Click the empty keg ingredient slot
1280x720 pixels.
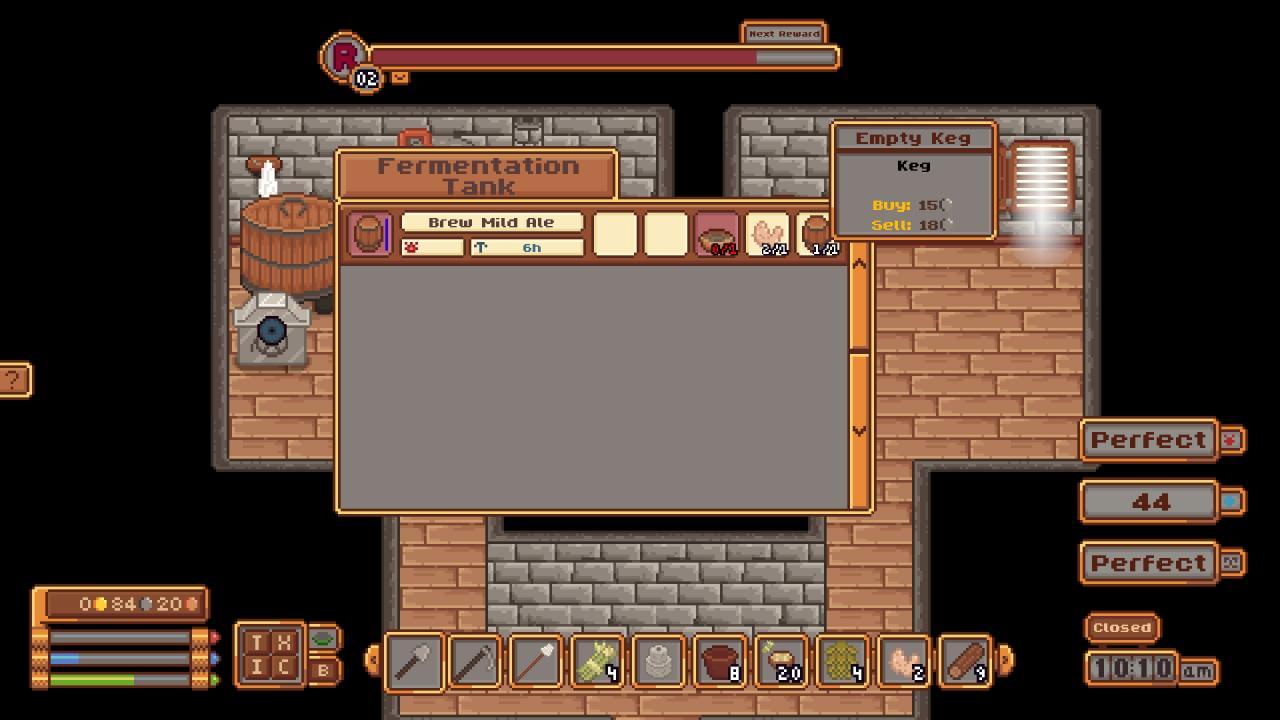[818, 234]
